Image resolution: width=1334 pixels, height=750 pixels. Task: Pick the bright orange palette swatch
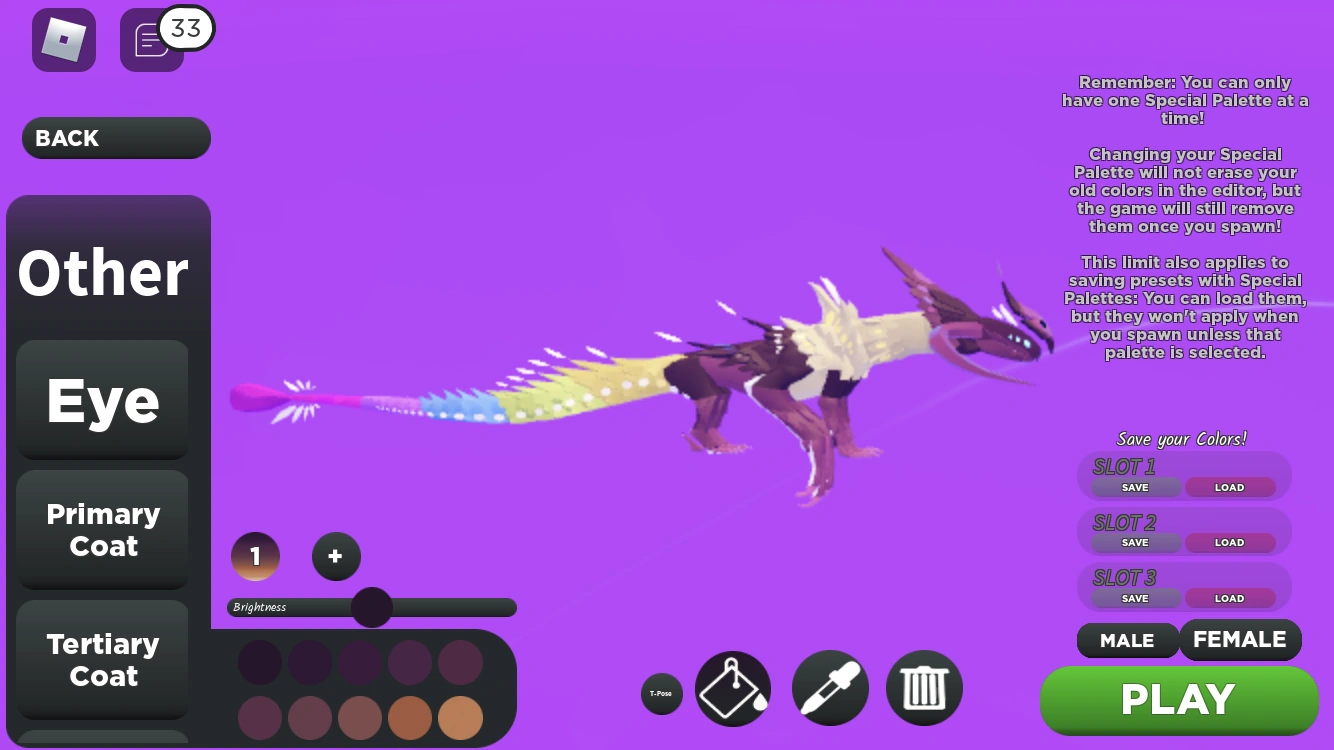coord(460,718)
